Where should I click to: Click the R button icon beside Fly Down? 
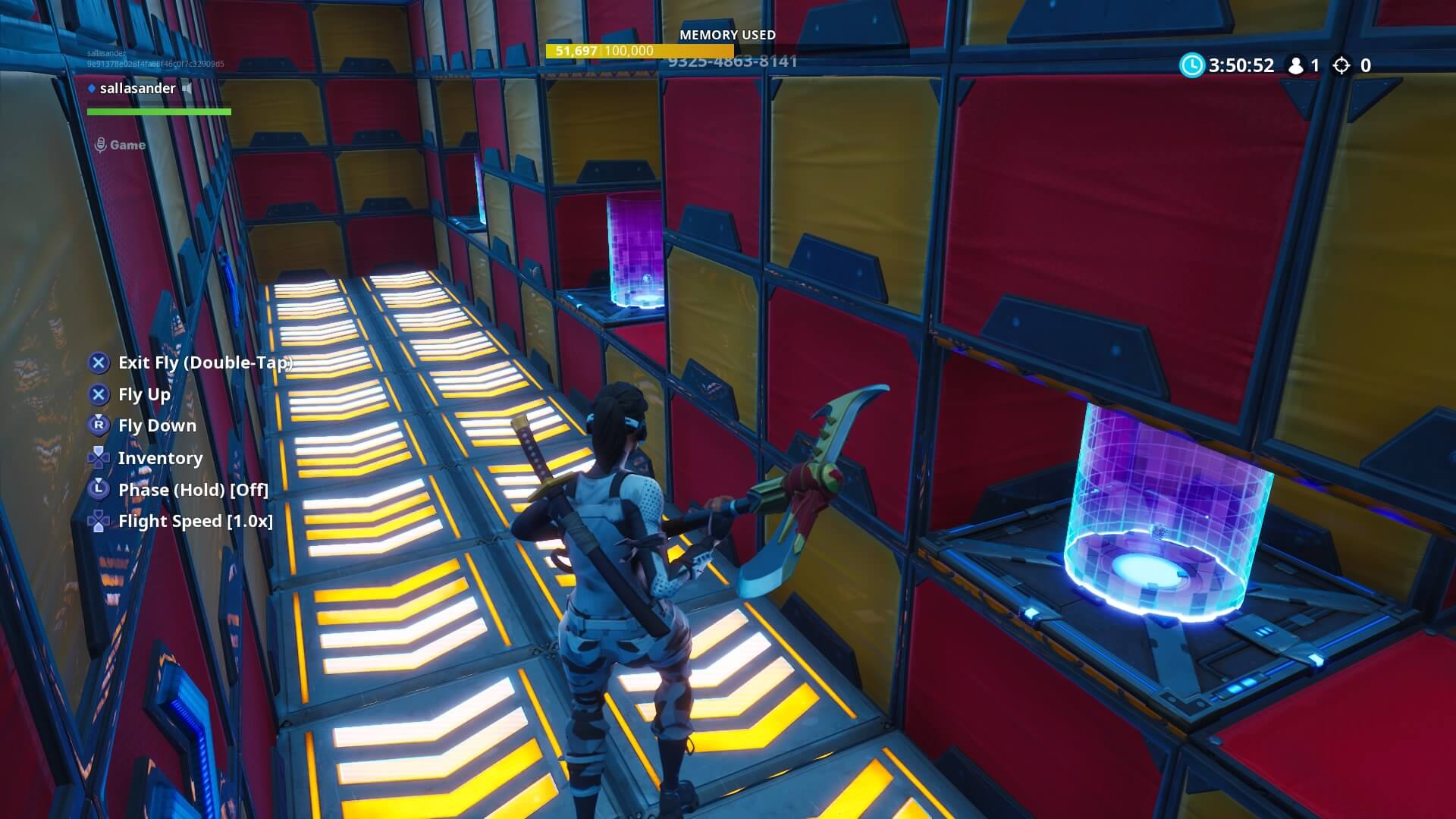click(x=98, y=425)
